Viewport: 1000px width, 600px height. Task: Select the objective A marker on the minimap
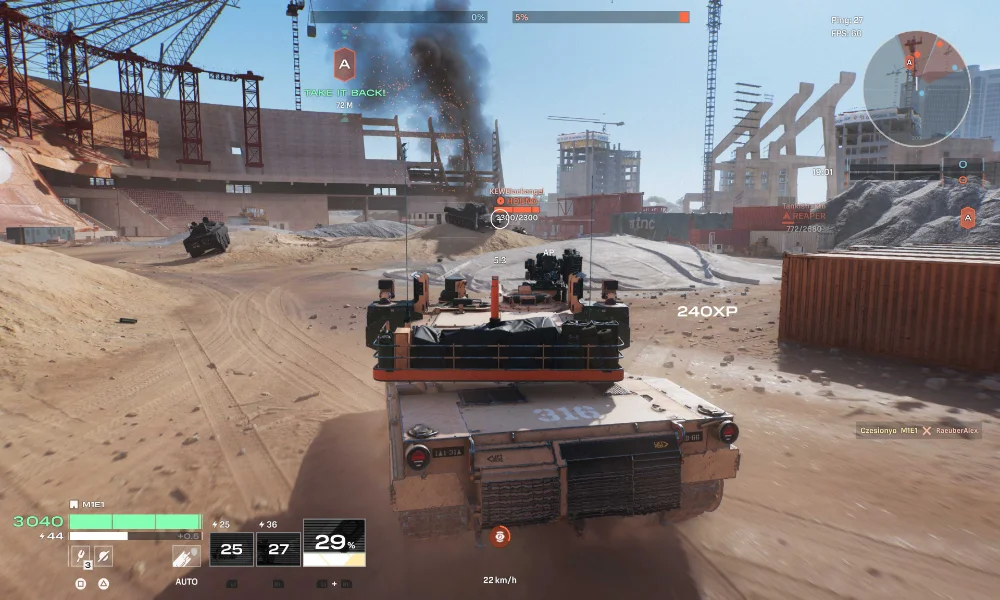(909, 62)
